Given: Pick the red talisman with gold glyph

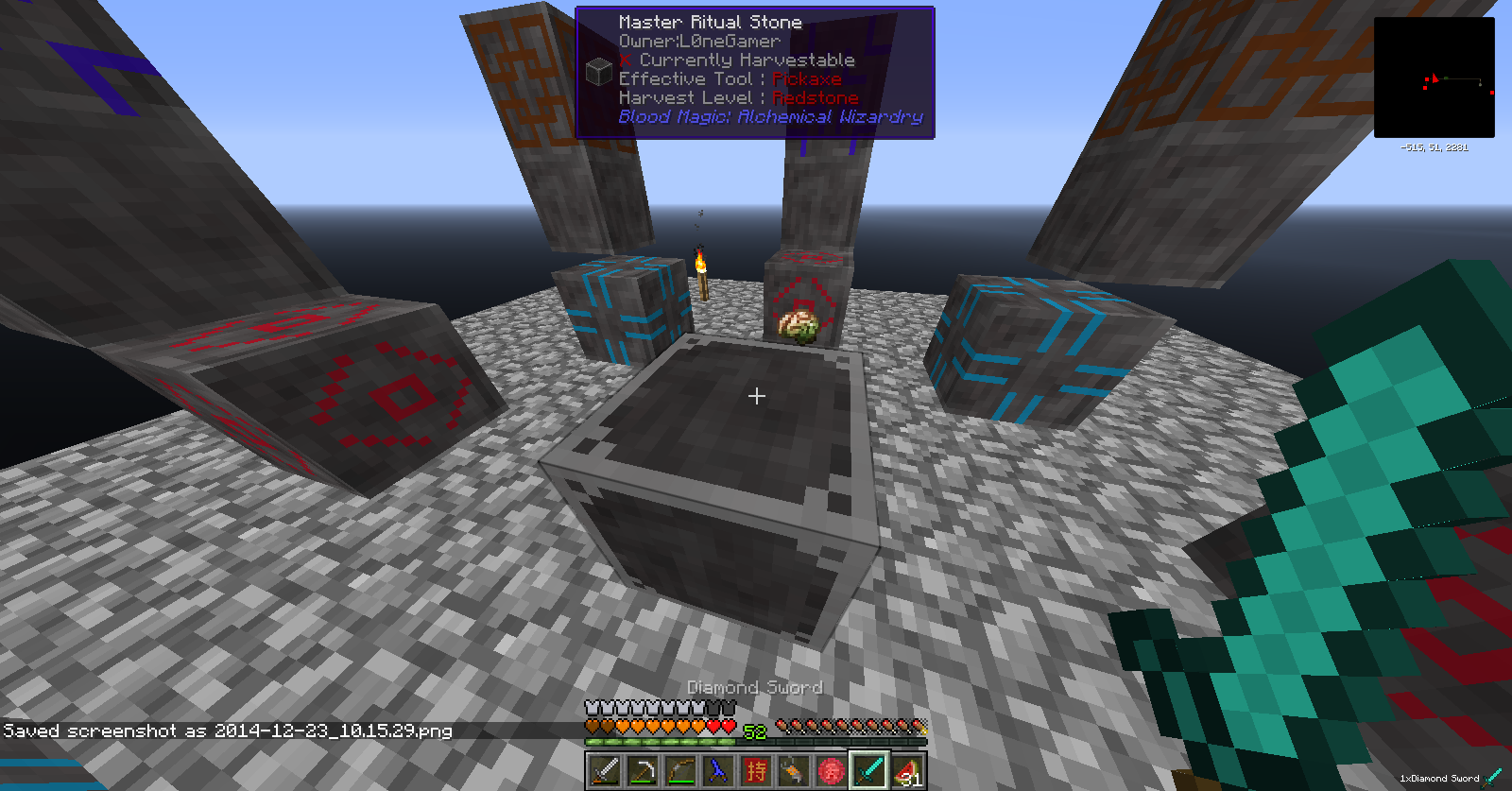Looking at the screenshot, I should [756, 771].
